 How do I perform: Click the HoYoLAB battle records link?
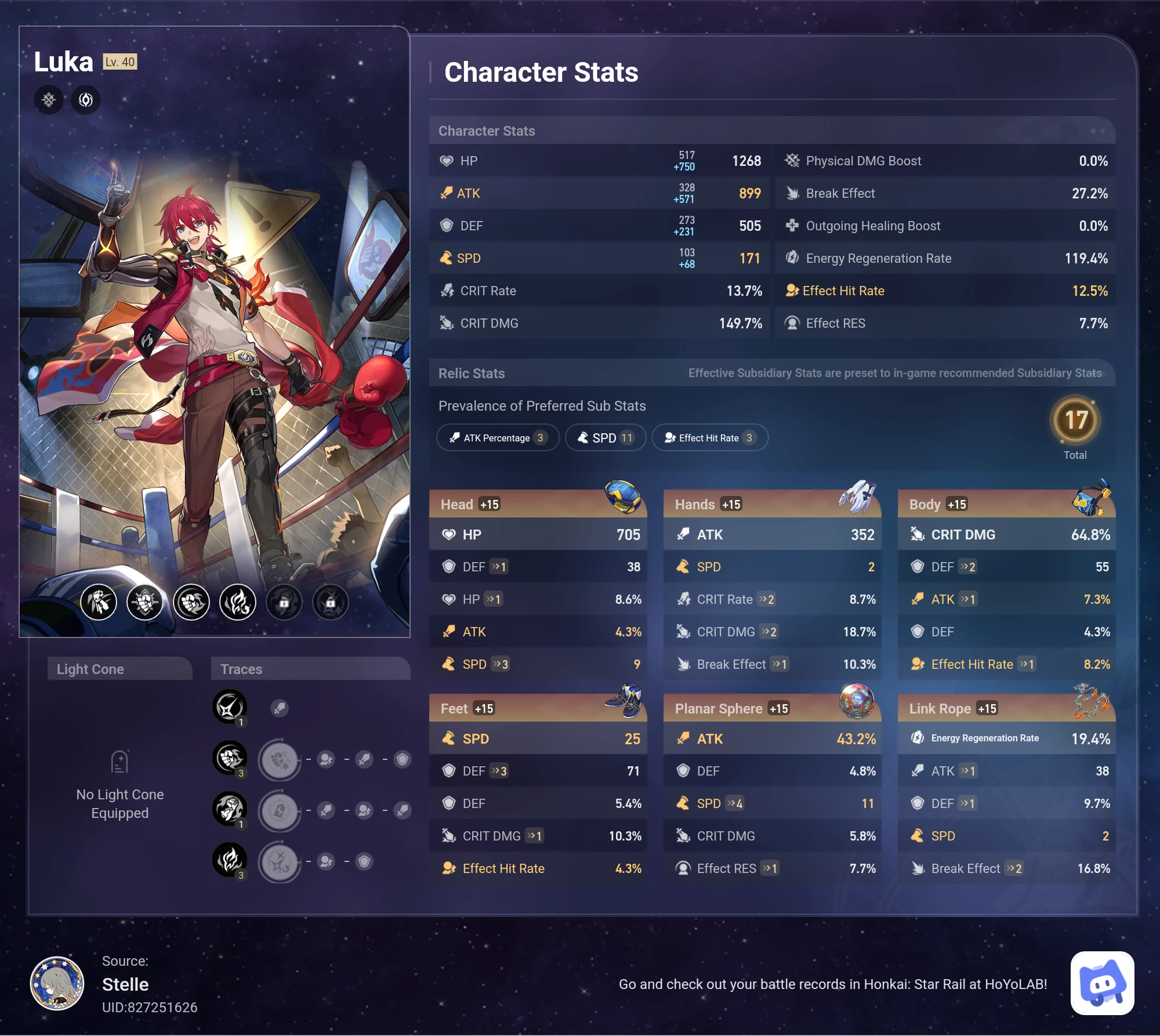pos(834,984)
